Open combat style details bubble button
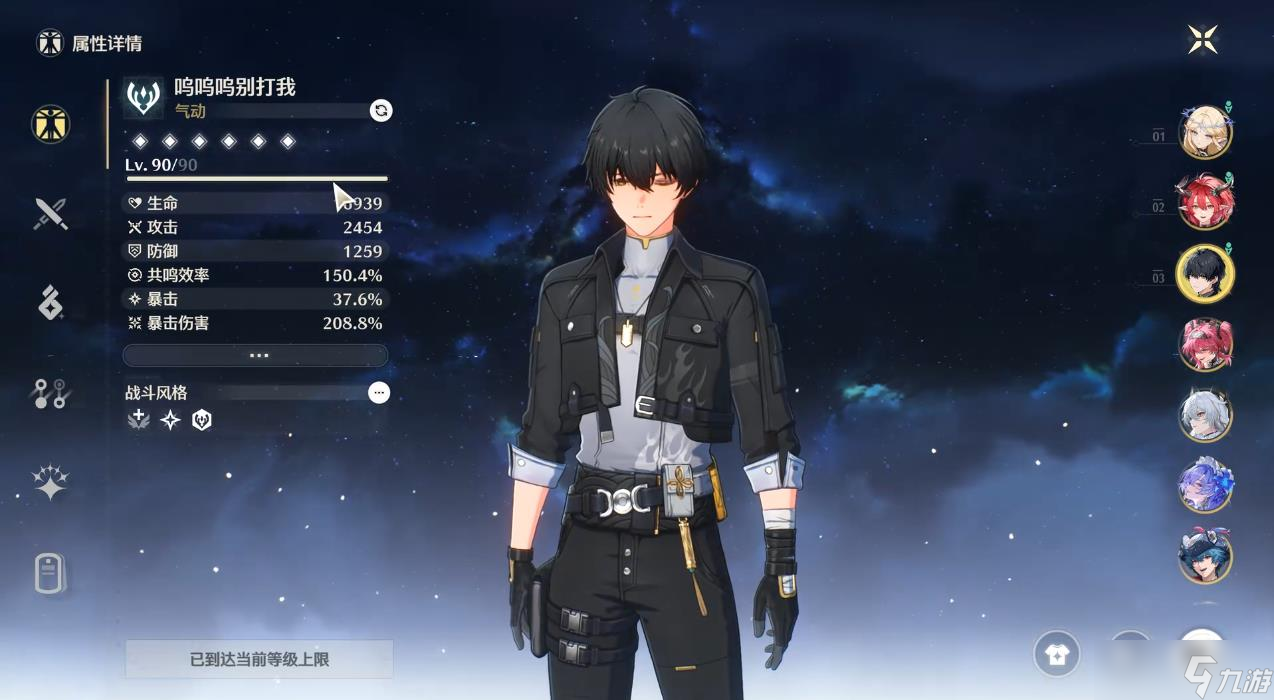 [x=379, y=393]
